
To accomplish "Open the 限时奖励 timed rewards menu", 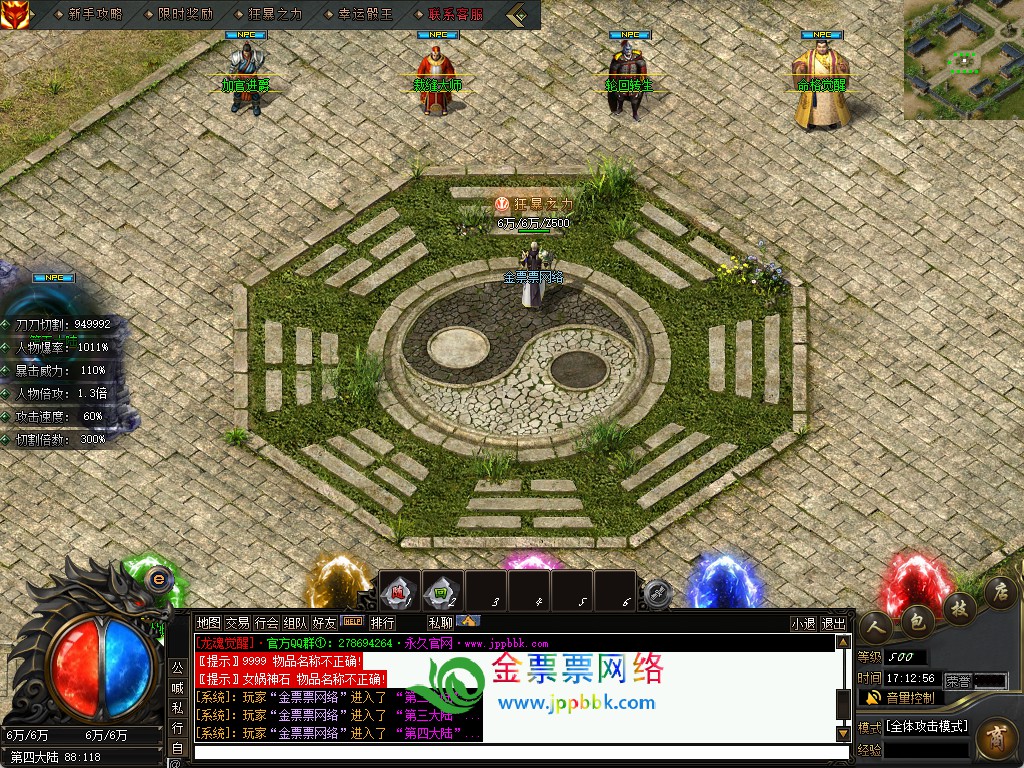I will (x=184, y=14).
